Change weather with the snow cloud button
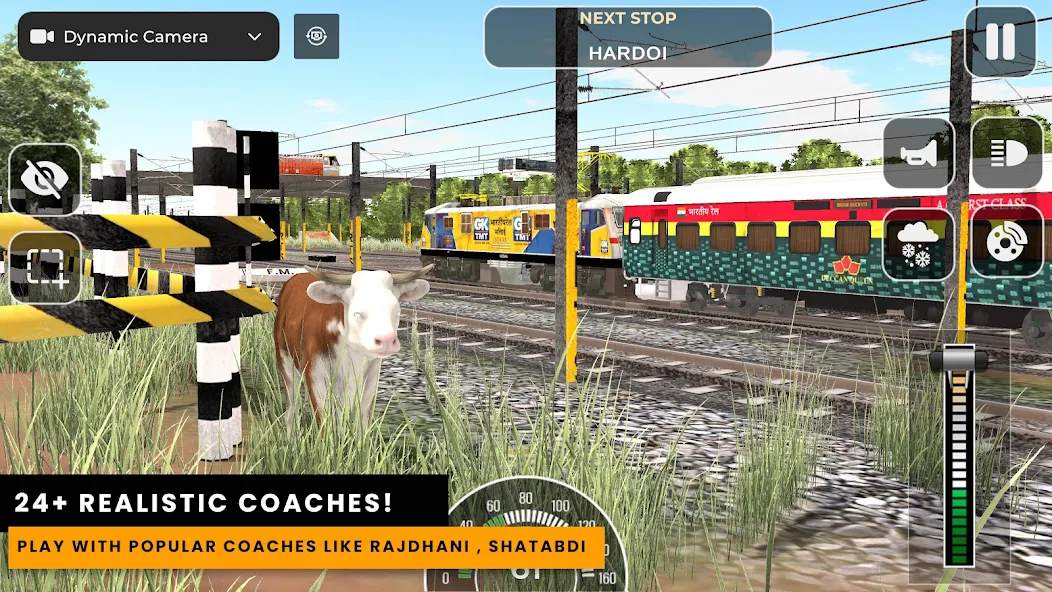Image resolution: width=1052 pixels, height=592 pixels. [x=918, y=243]
